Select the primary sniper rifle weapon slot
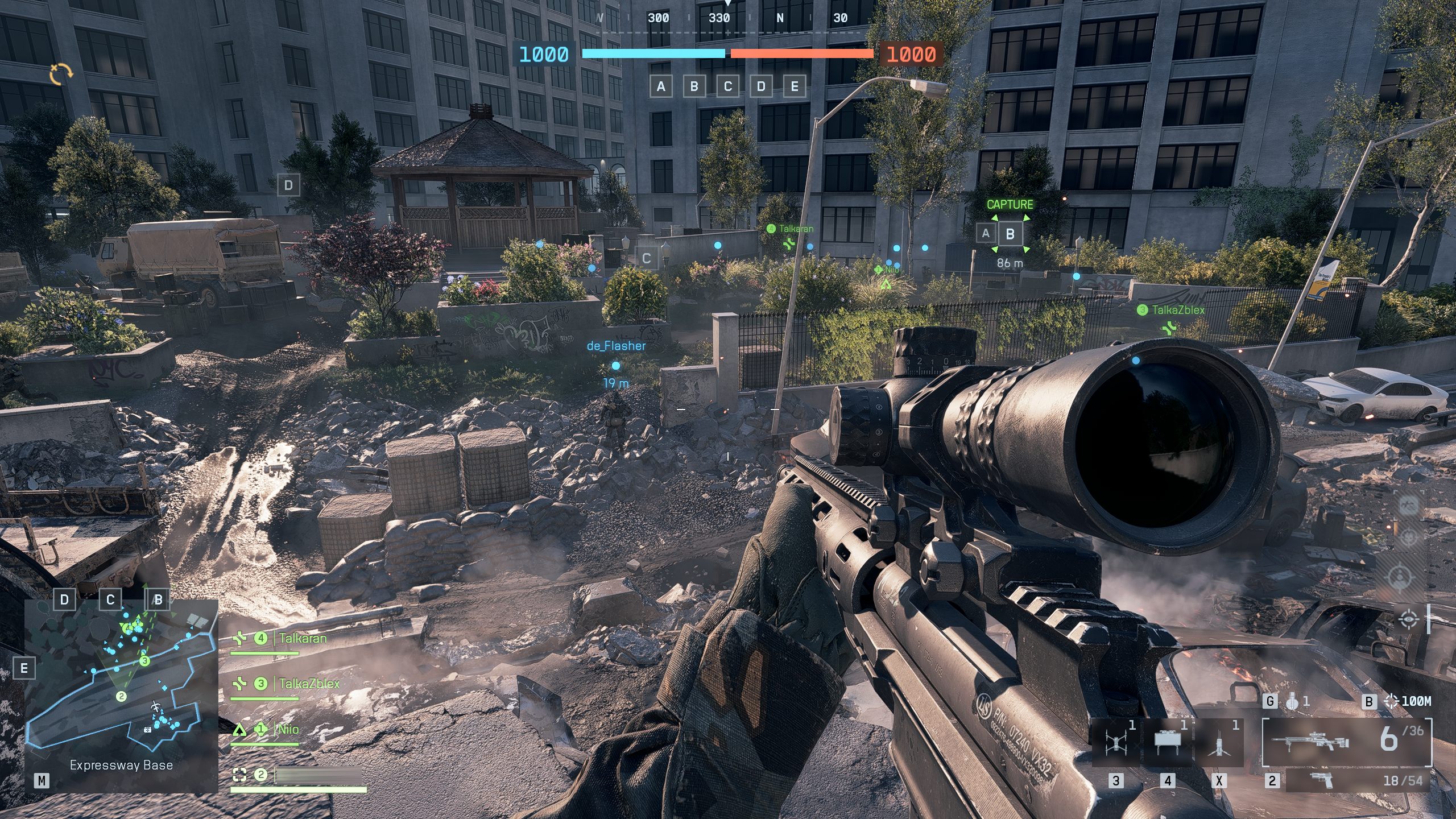 pos(1346,742)
